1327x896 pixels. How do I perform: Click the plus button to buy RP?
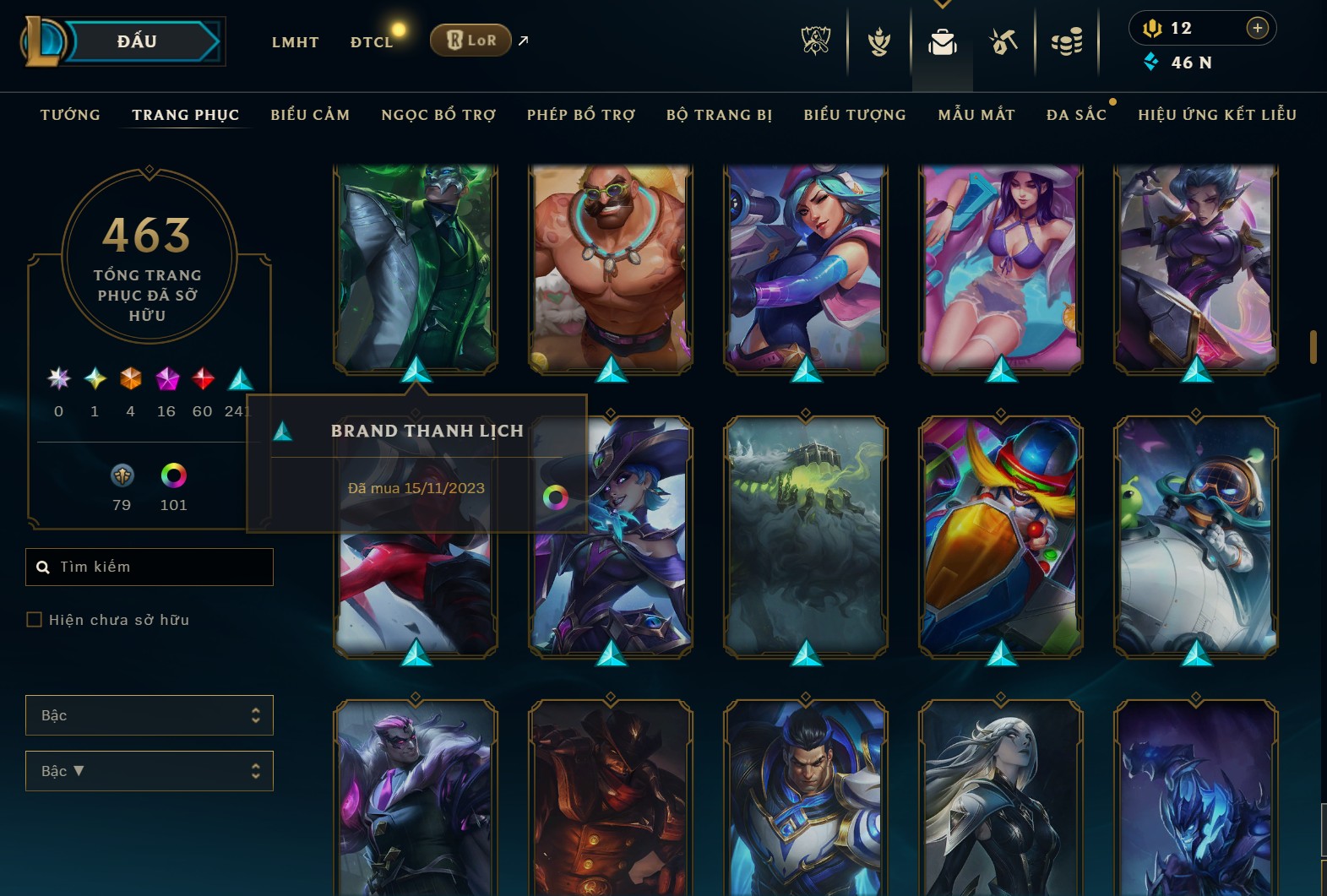[1259, 27]
